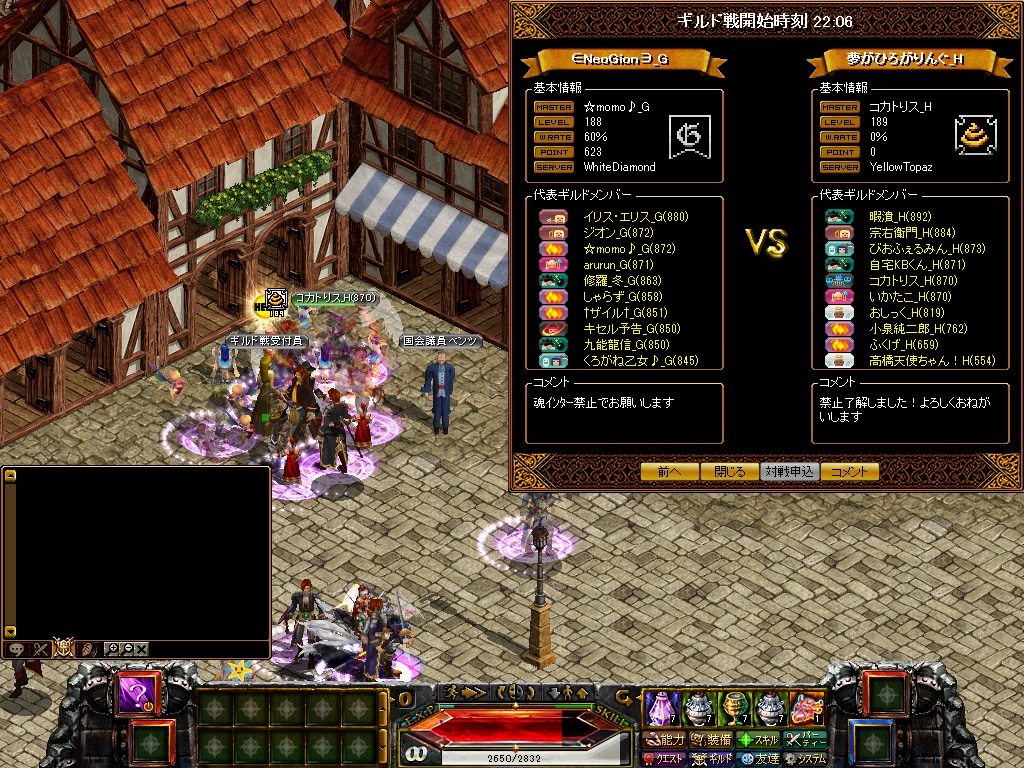Go back with the 前へ button

click(x=670, y=472)
